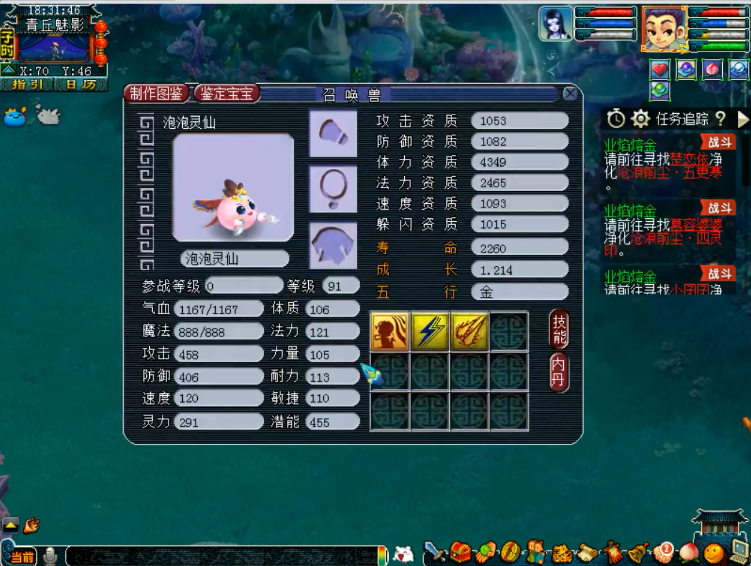The height and width of the screenshot is (566, 751).
Task: Click the quest tracker help question mark
Action: [x=720, y=119]
